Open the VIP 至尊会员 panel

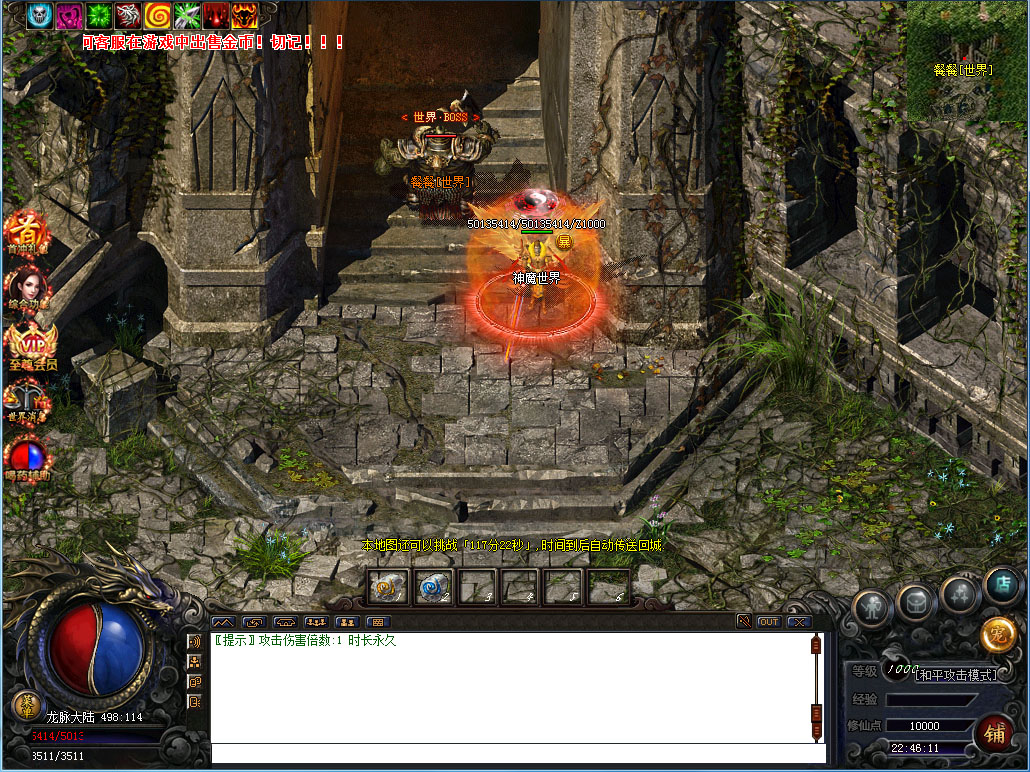(29, 345)
